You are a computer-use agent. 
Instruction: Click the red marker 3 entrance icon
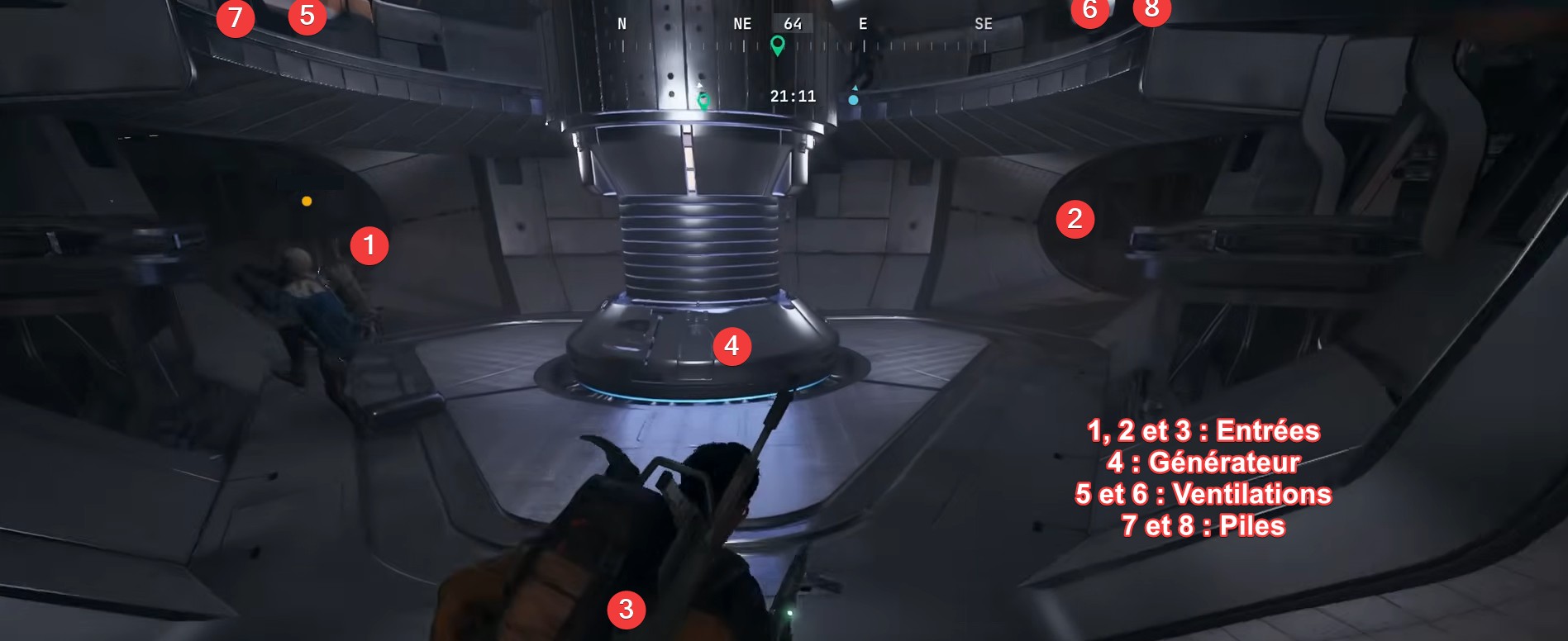(627, 609)
